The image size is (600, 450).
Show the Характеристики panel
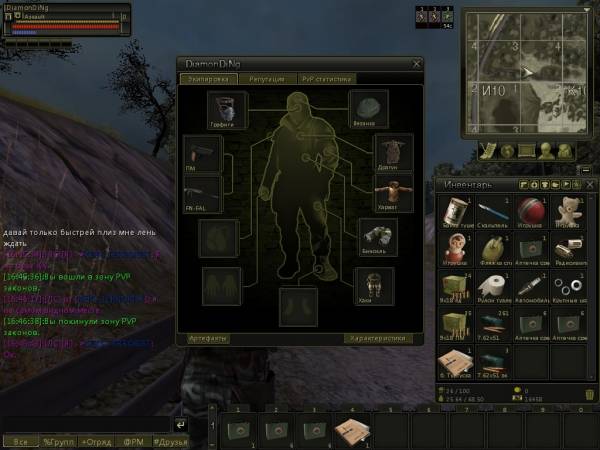378,338
